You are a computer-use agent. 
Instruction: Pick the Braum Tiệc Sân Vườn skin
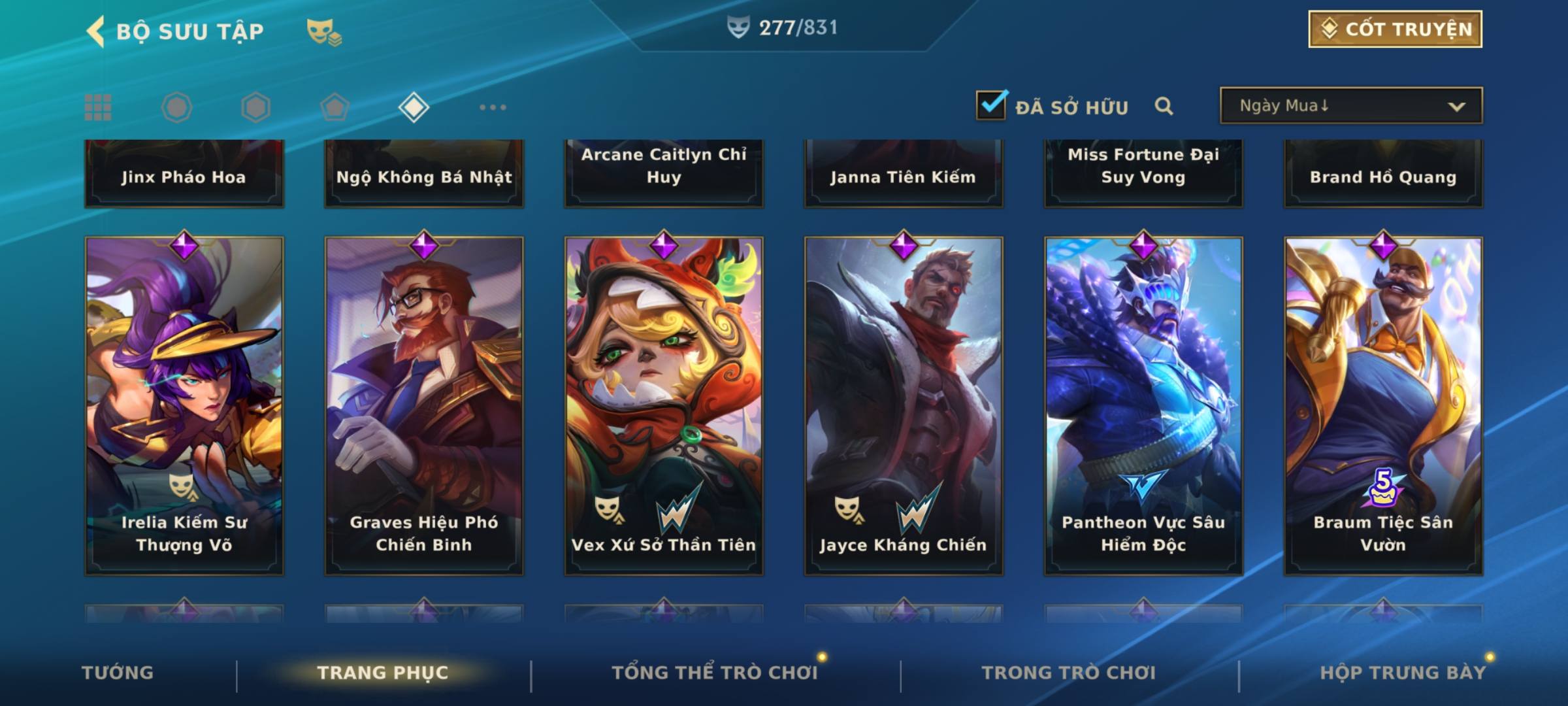(1383, 405)
